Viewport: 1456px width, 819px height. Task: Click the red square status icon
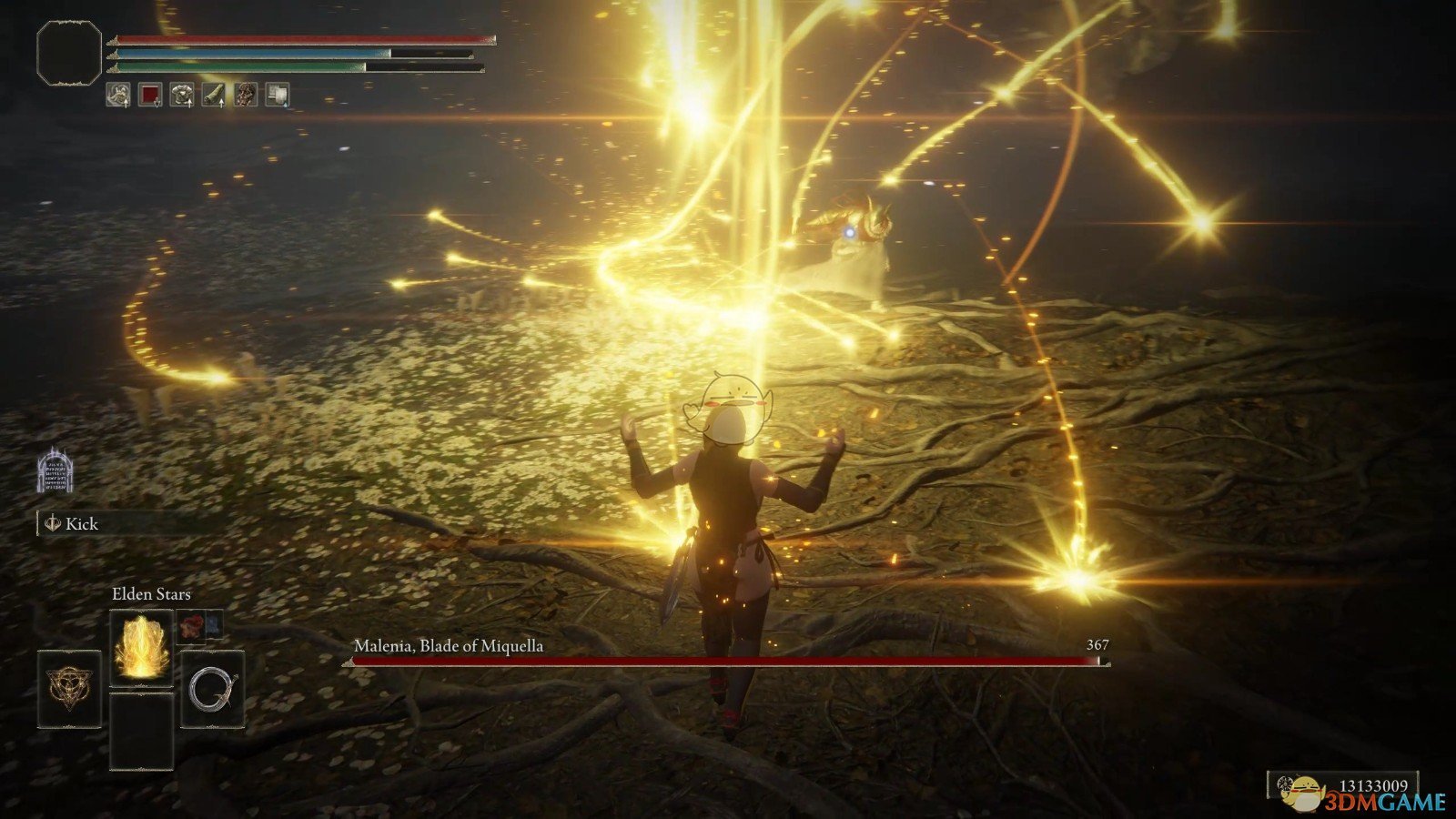click(x=149, y=94)
